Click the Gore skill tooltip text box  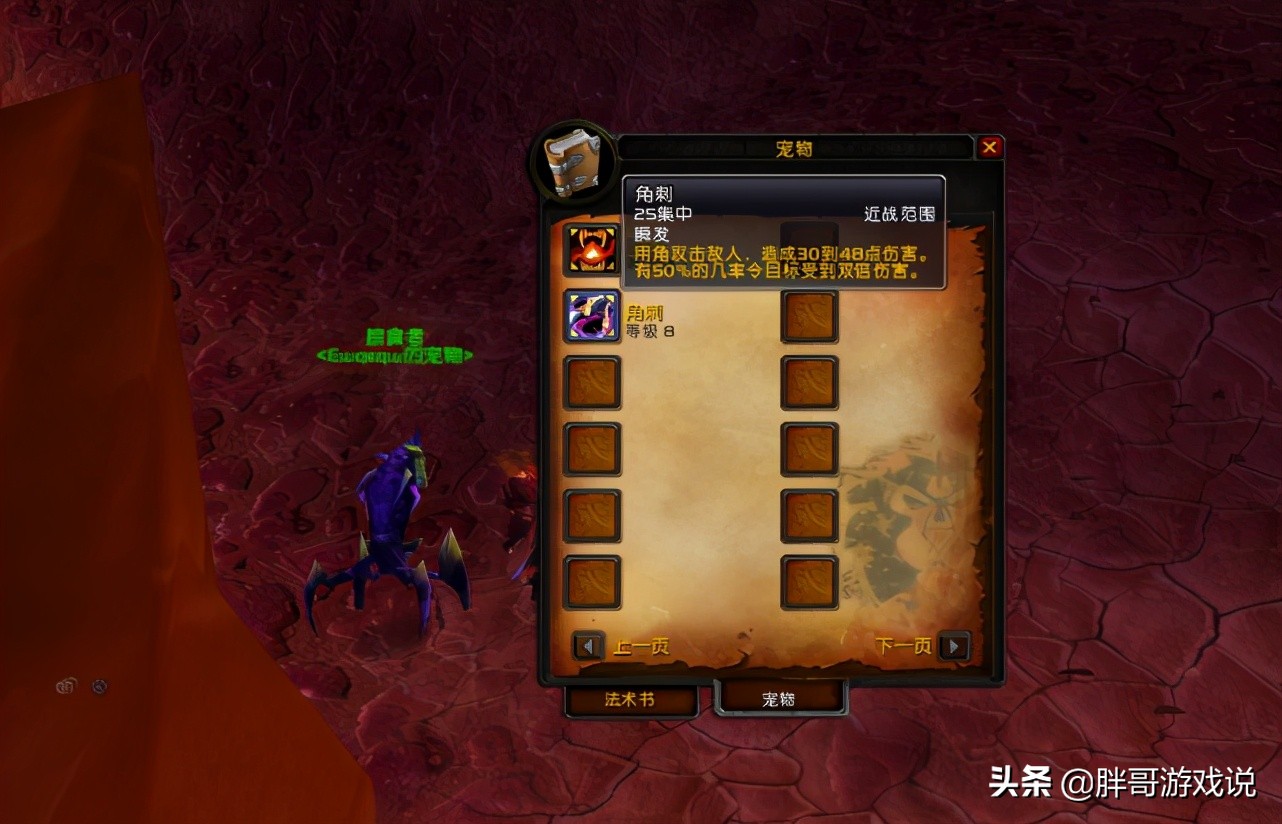[x=783, y=230]
